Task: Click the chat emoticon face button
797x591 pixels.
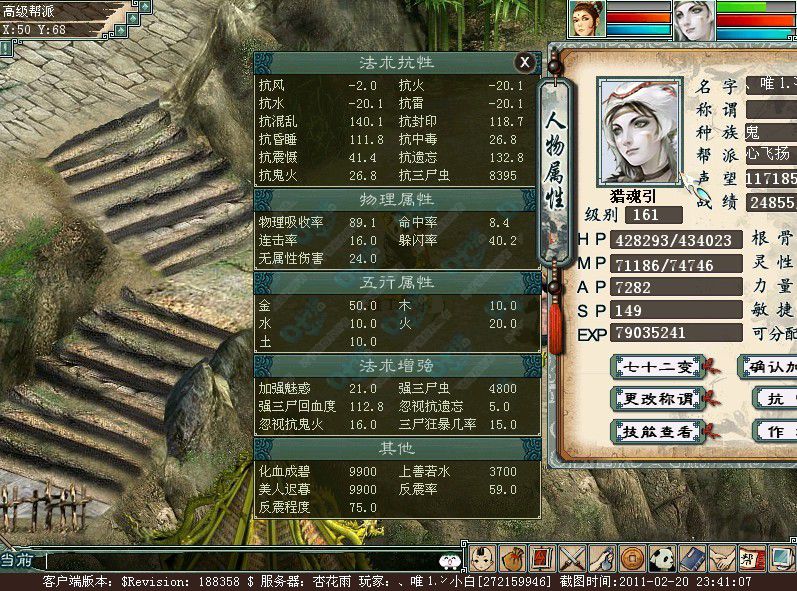Action: pyautogui.click(x=450, y=560)
